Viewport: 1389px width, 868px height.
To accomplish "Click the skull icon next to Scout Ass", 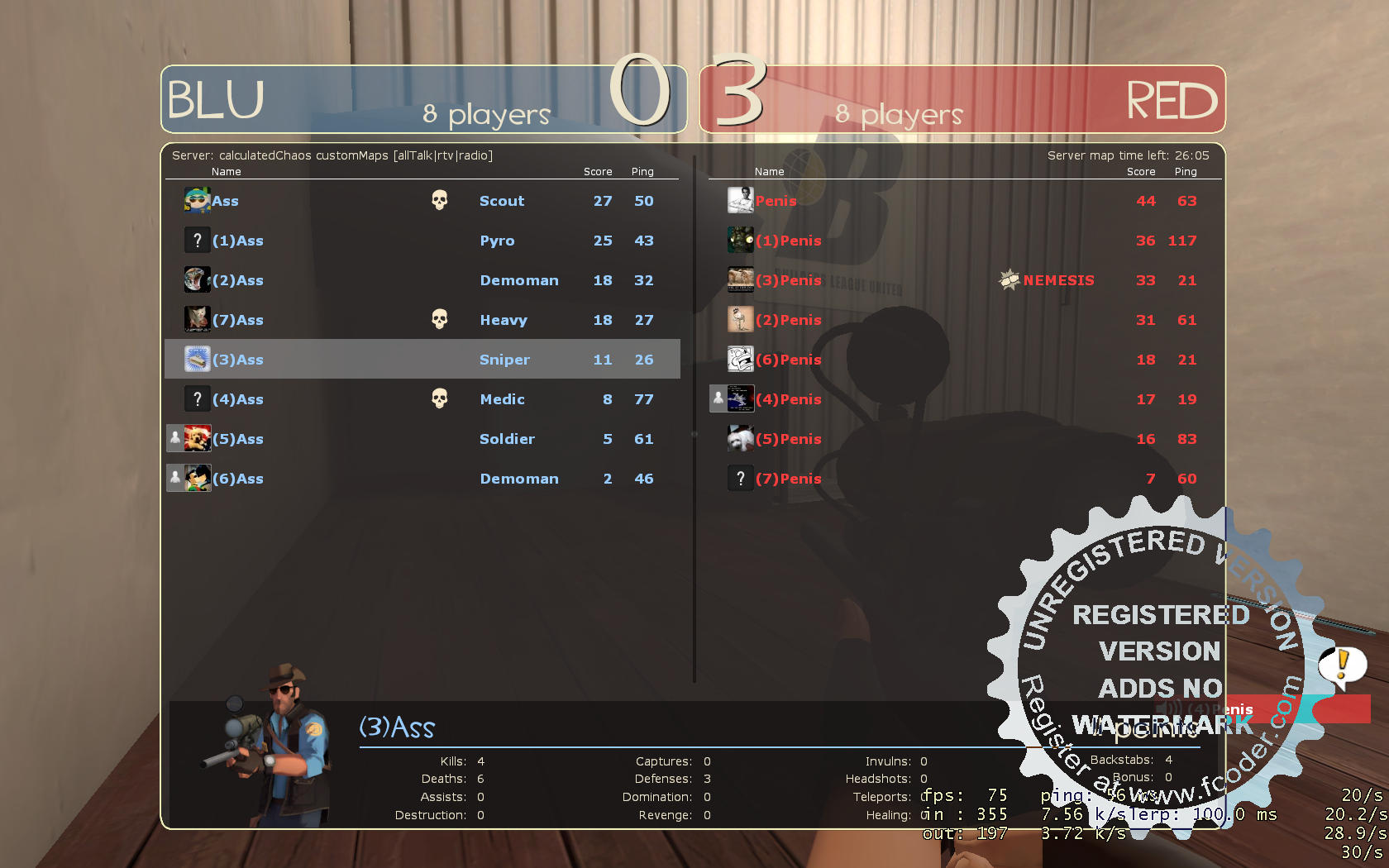I will 440,199.
